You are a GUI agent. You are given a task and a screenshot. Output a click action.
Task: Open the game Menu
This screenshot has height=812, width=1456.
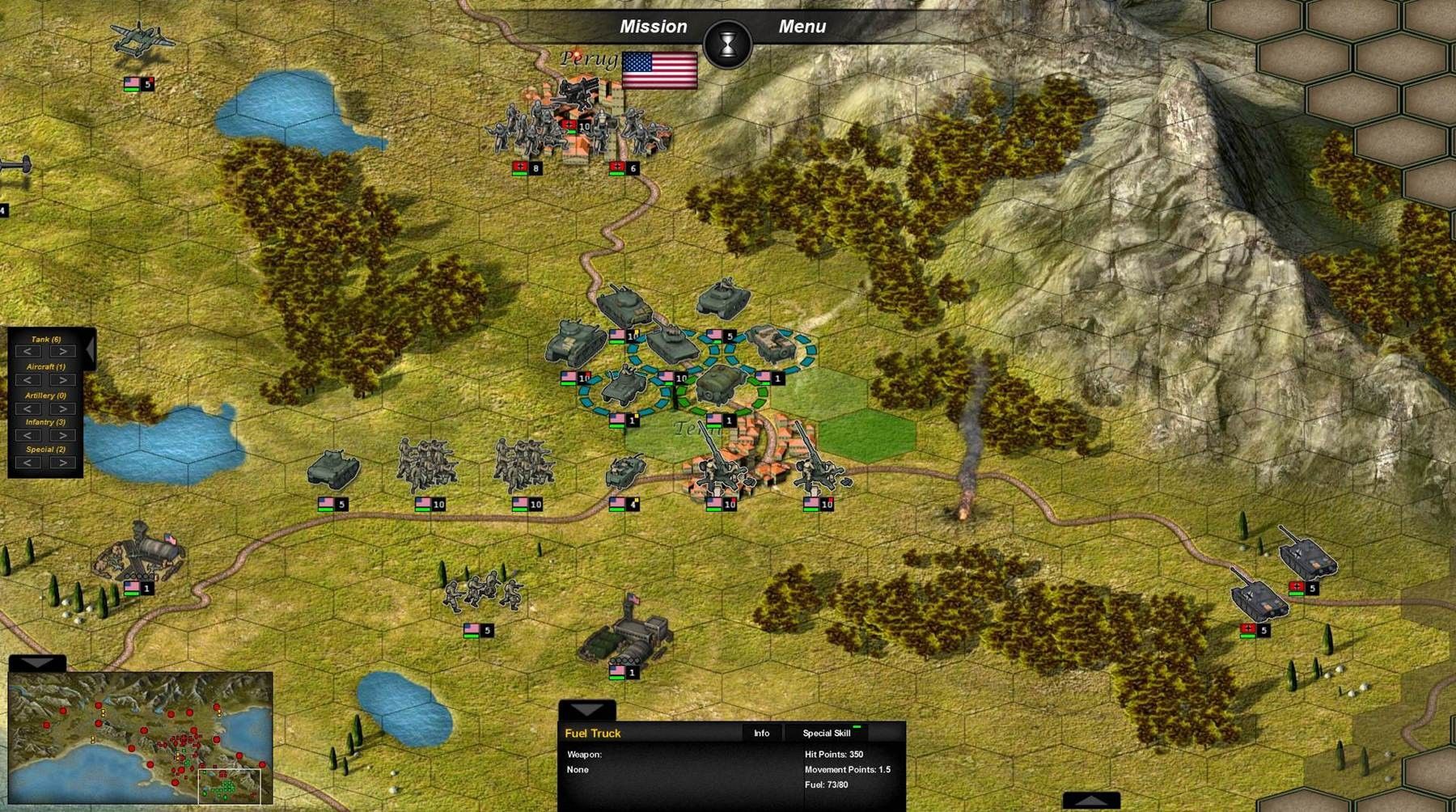(x=802, y=27)
